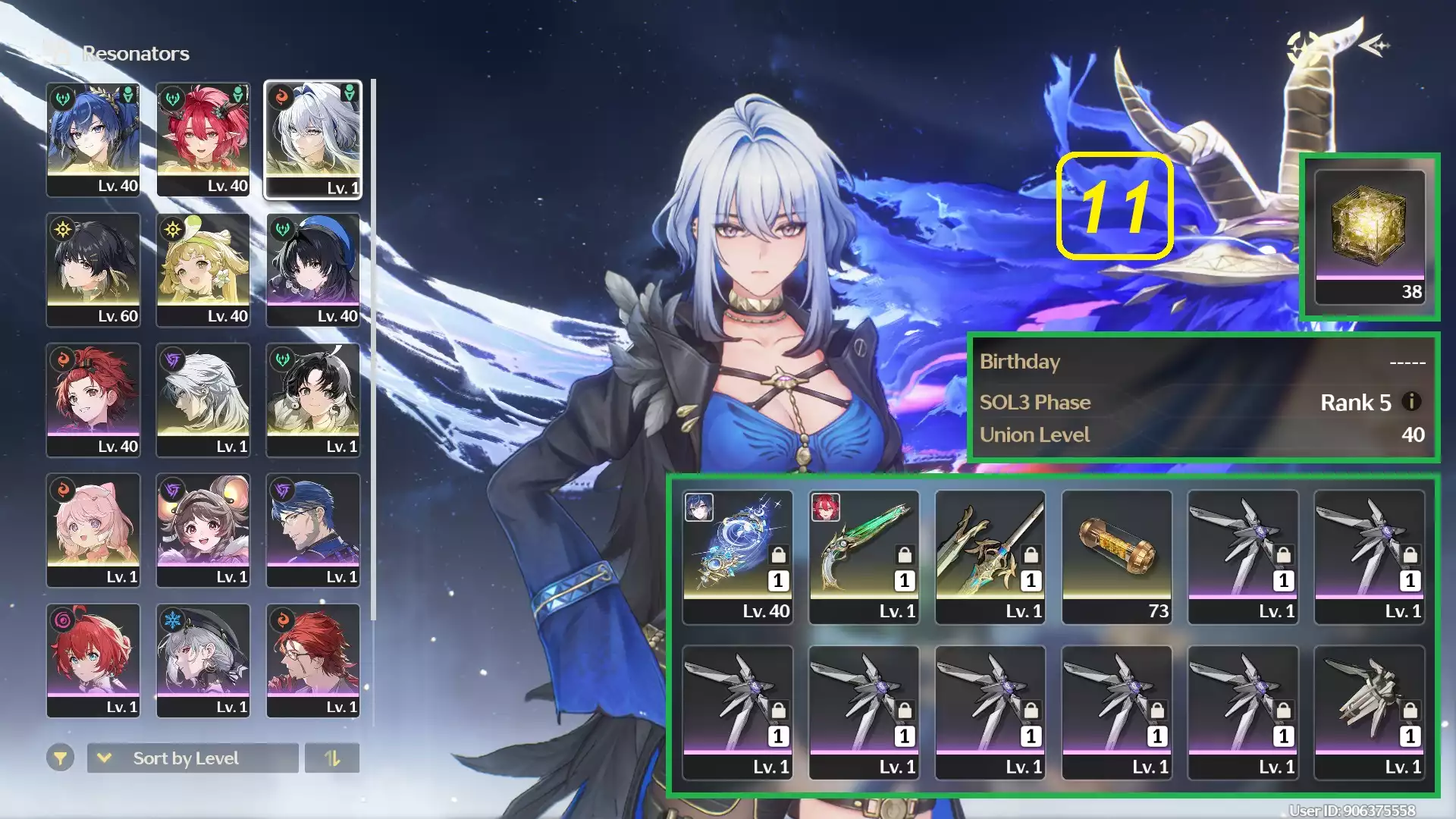Open the Sort by Level dropdown
Viewport: 1456px width, 819px height.
[192, 758]
